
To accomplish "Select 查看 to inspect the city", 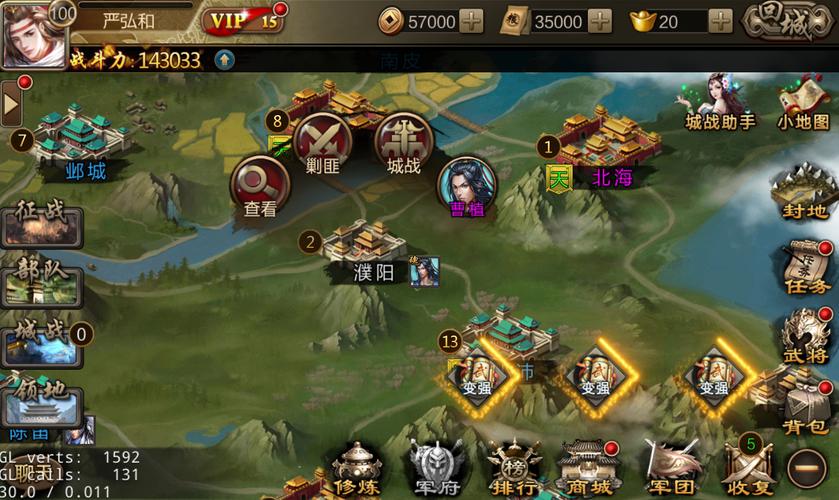I will click(260, 187).
